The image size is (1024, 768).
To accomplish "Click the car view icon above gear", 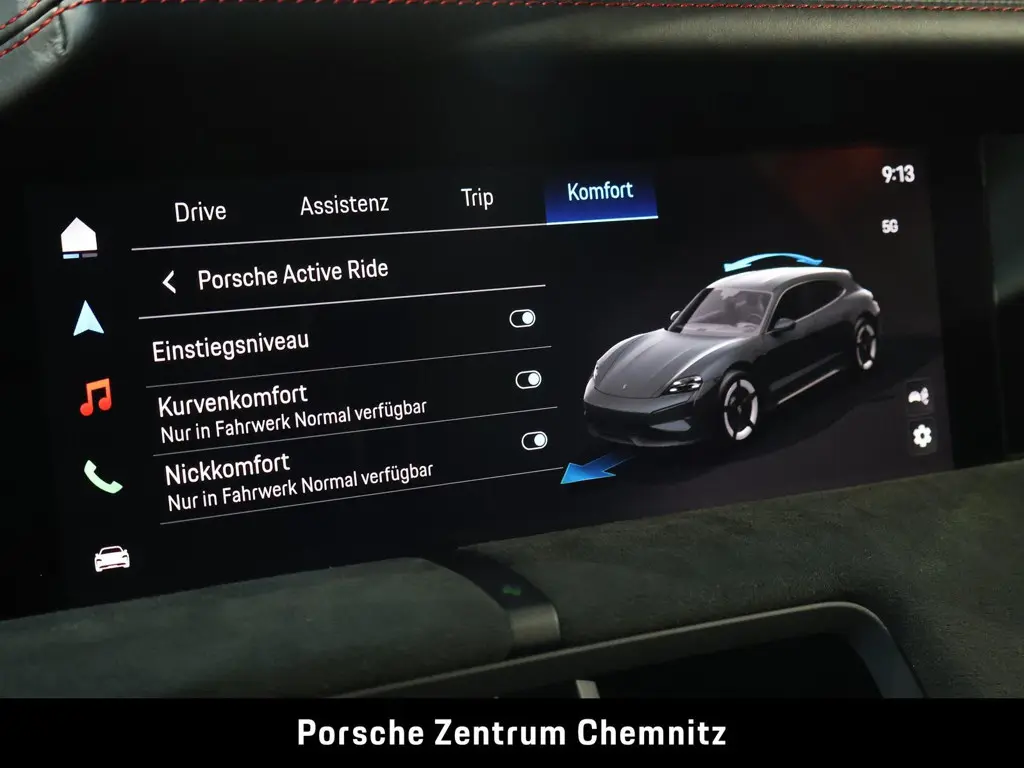I will pos(918,396).
